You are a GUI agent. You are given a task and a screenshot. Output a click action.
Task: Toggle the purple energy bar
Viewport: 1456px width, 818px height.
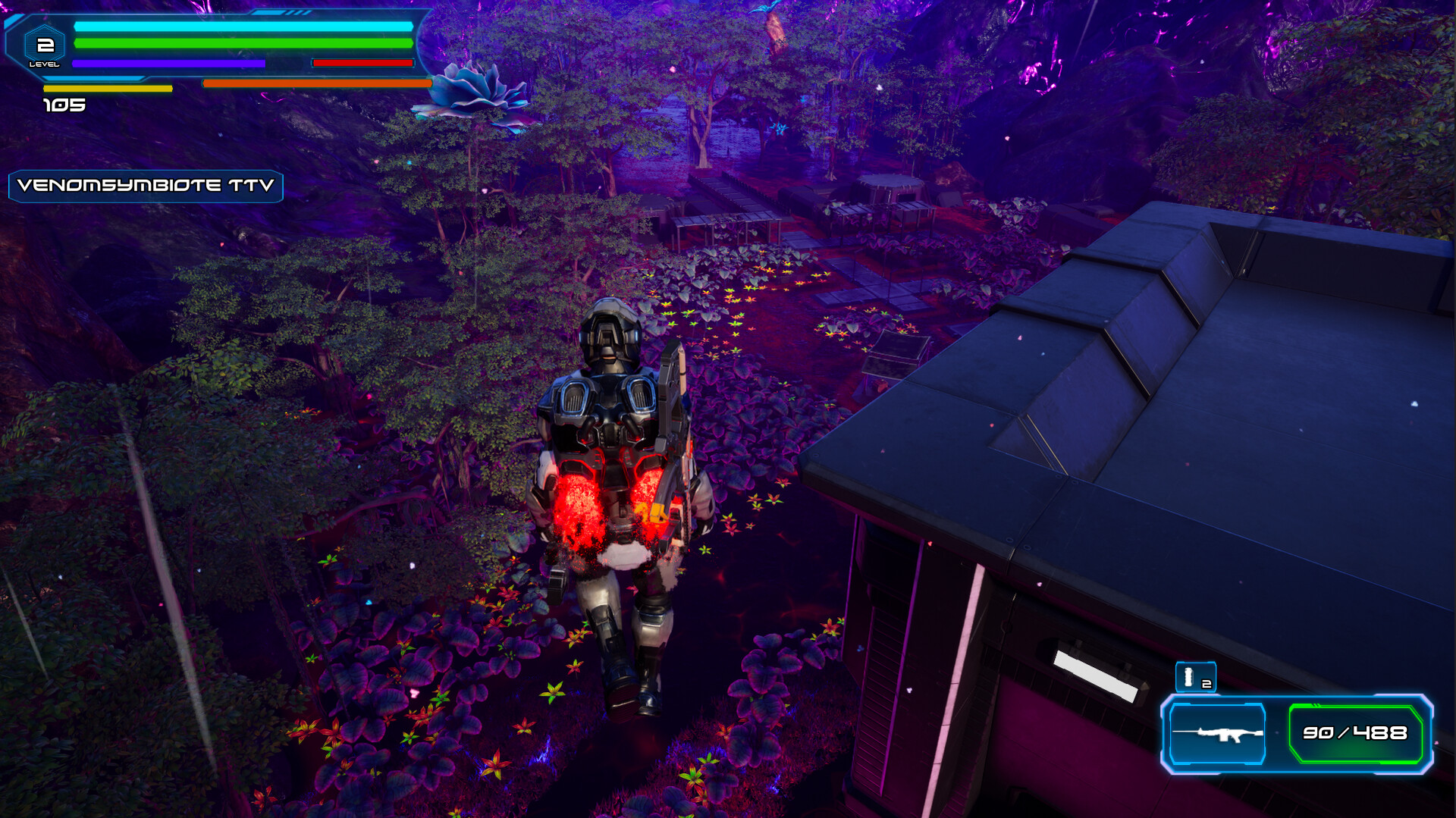168,64
